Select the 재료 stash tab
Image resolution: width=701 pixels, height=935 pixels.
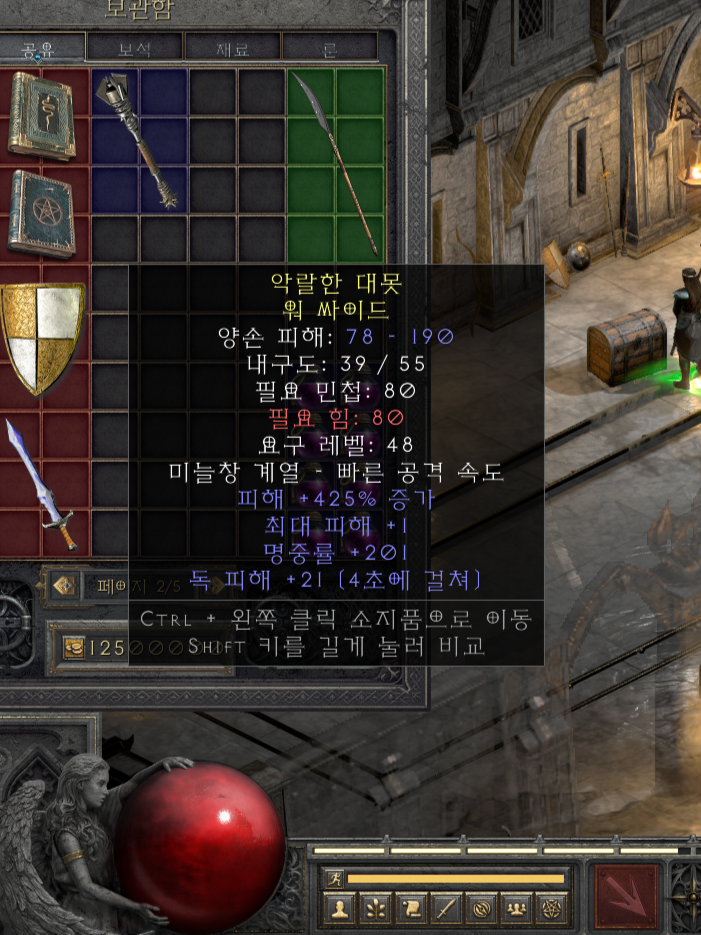232,47
